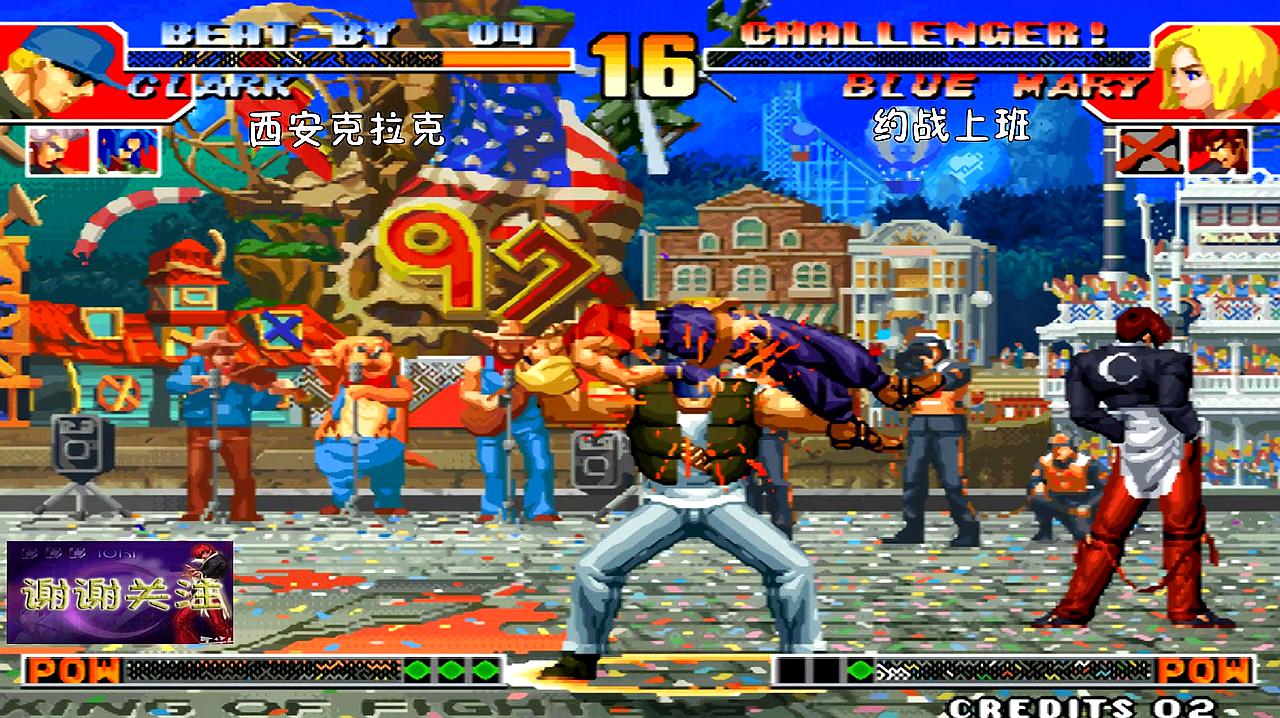Viewport: 1280px width, 718px height.
Task: Select the white-haired teammate icon under Clark
Action: tap(56, 152)
